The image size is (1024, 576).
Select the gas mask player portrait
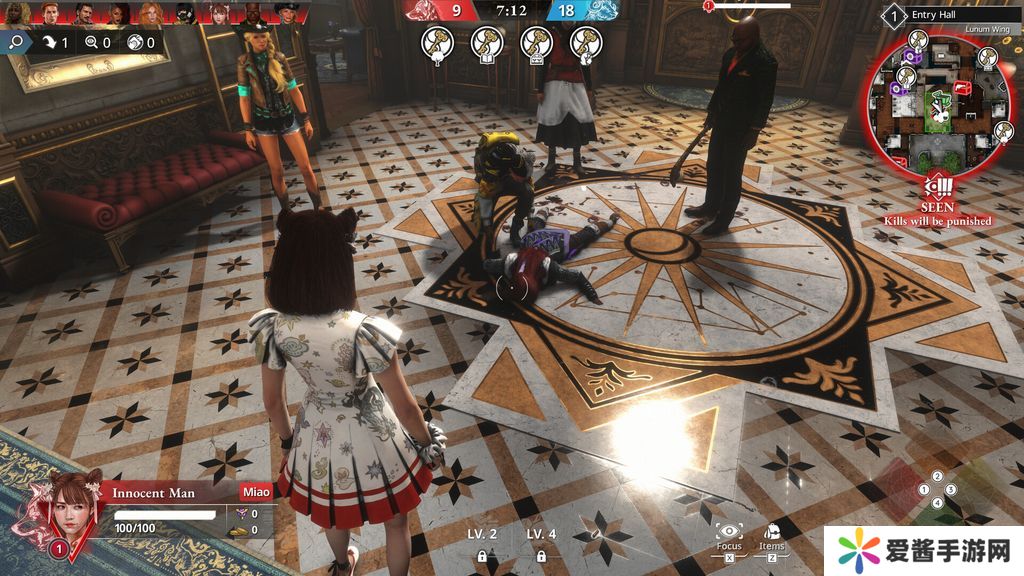pyautogui.click(x=184, y=12)
